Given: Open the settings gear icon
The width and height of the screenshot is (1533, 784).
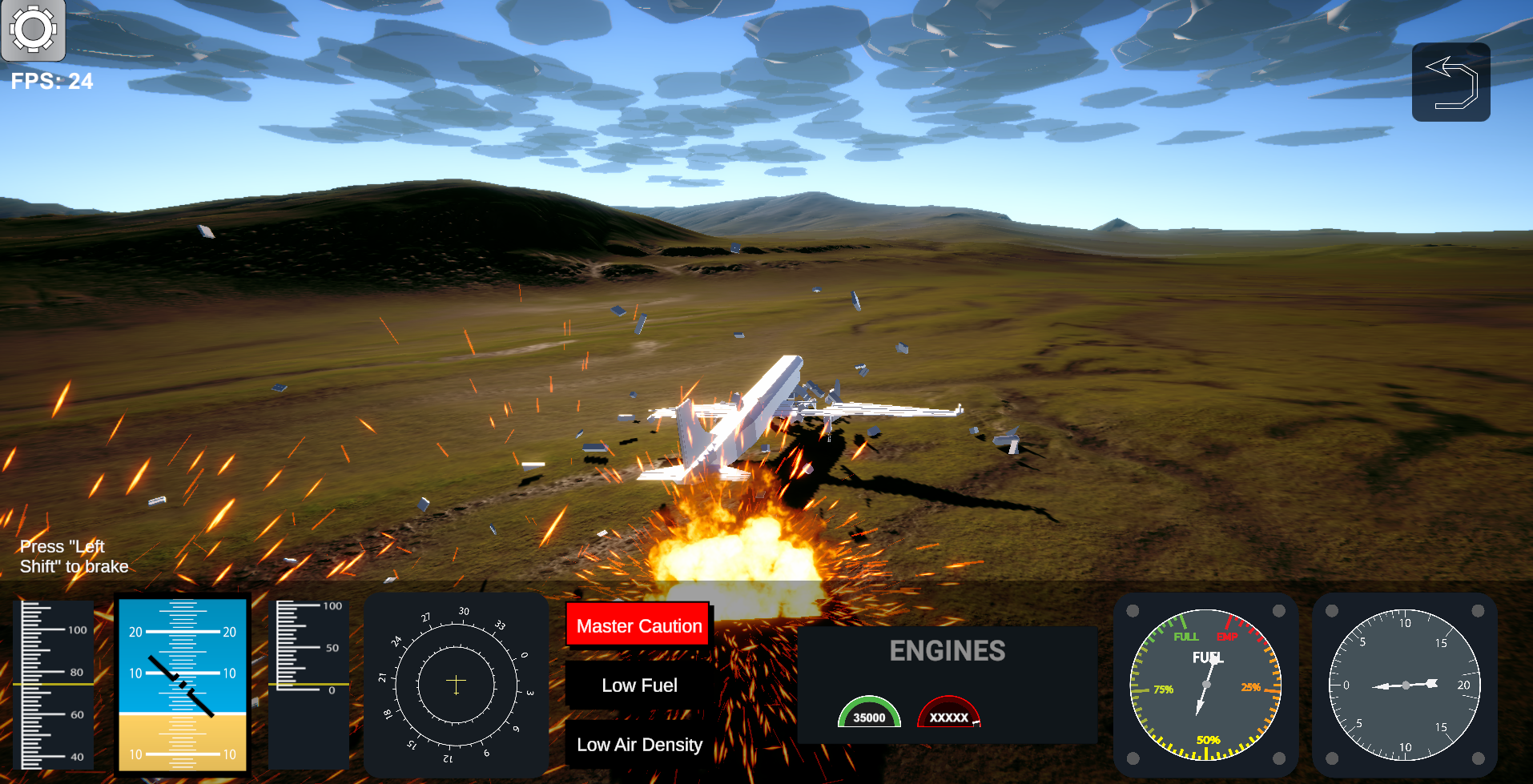Looking at the screenshot, I should click(x=34, y=30).
